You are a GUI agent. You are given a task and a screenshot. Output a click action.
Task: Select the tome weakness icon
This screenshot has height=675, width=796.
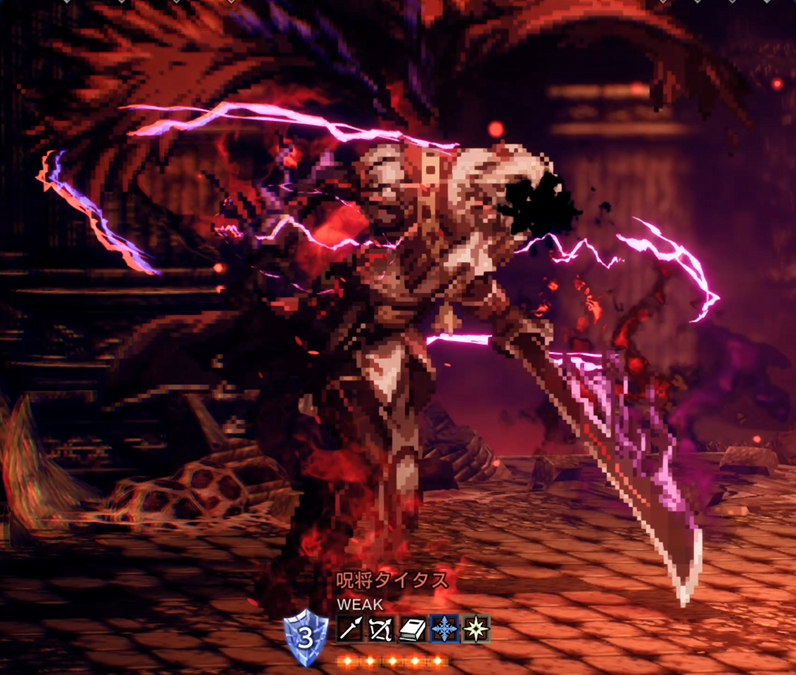(412, 629)
